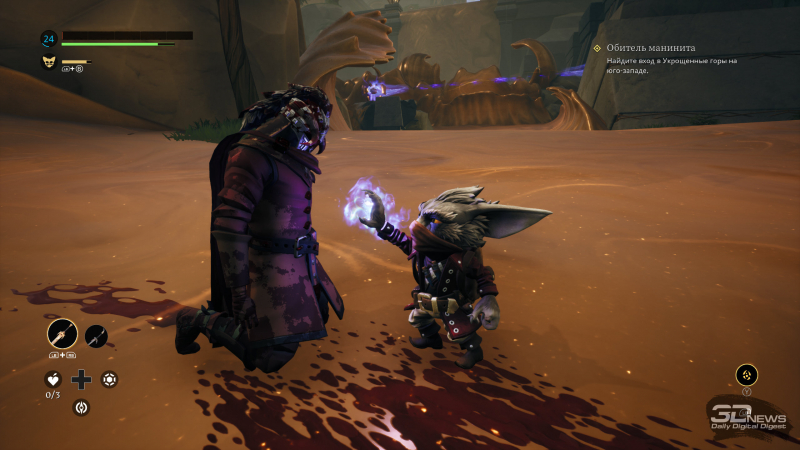
Task: Click the circular icon below the d-pad cross
Action: click(x=82, y=407)
